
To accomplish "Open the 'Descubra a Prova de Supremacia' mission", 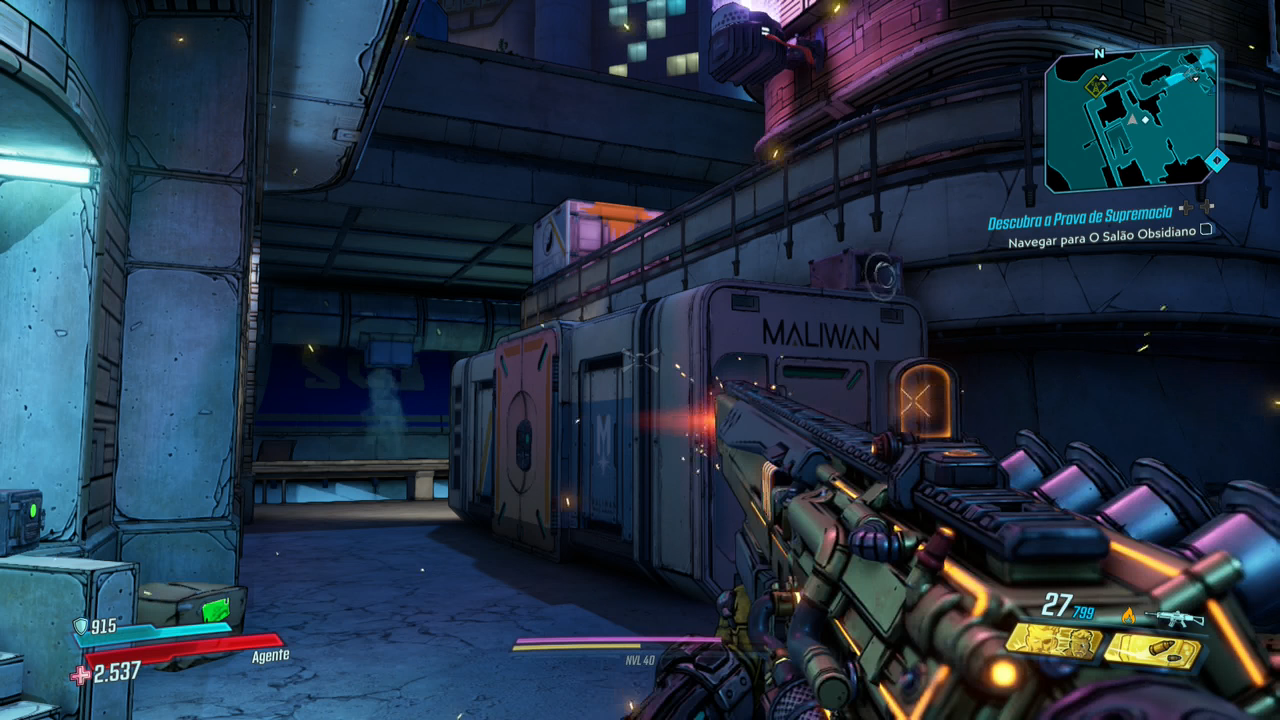I will (x=1082, y=220).
